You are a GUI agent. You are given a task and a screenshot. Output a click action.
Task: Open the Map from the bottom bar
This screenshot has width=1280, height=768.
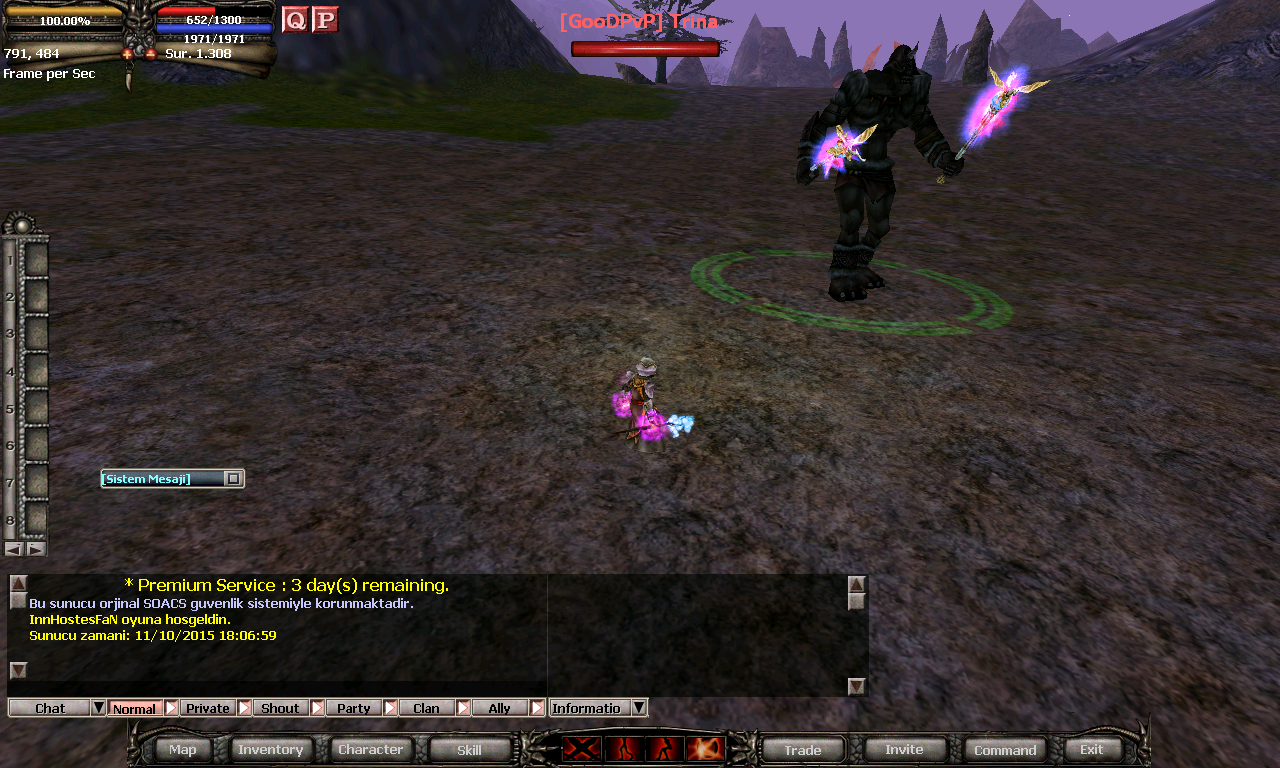point(183,749)
